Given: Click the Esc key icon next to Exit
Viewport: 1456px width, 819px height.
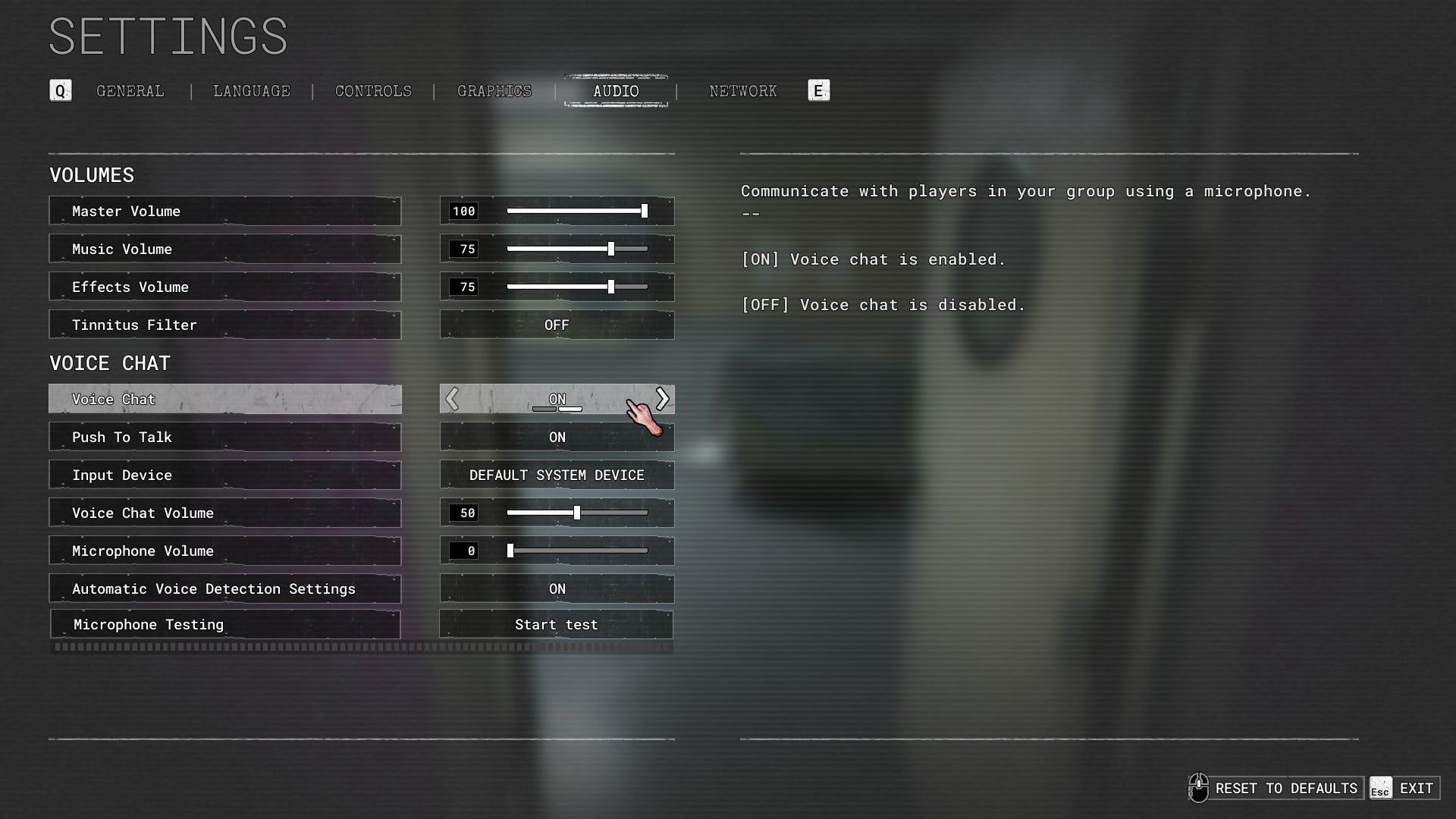Looking at the screenshot, I should click(1380, 789).
